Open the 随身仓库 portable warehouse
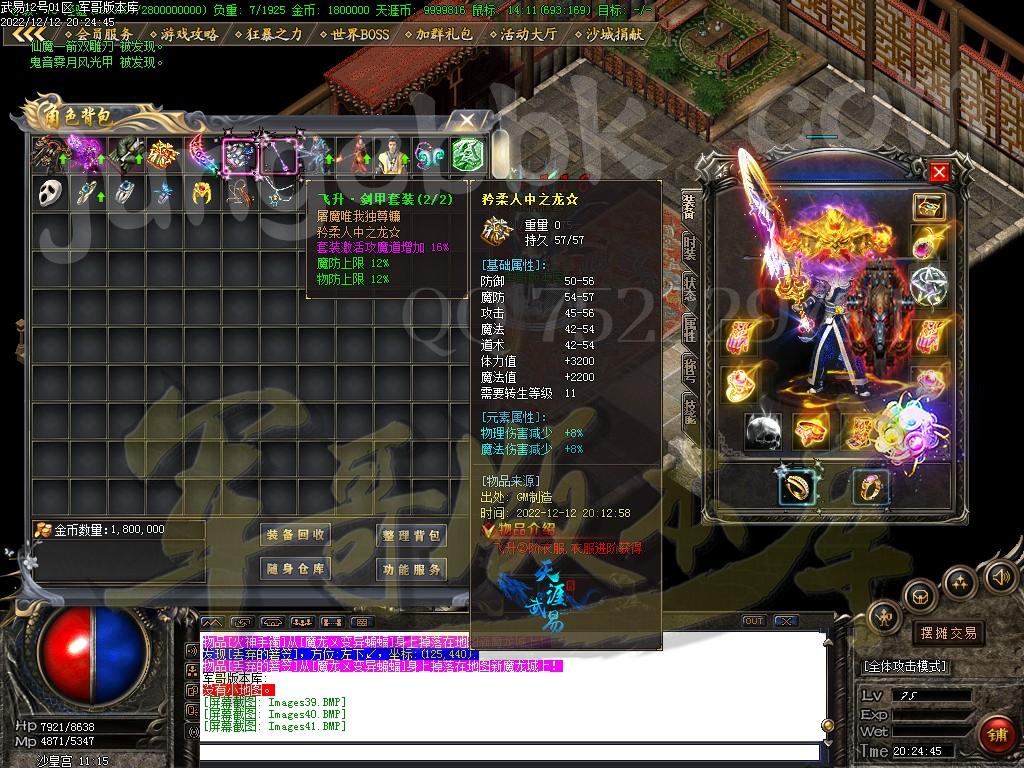Image resolution: width=1024 pixels, height=768 pixels. [x=296, y=569]
